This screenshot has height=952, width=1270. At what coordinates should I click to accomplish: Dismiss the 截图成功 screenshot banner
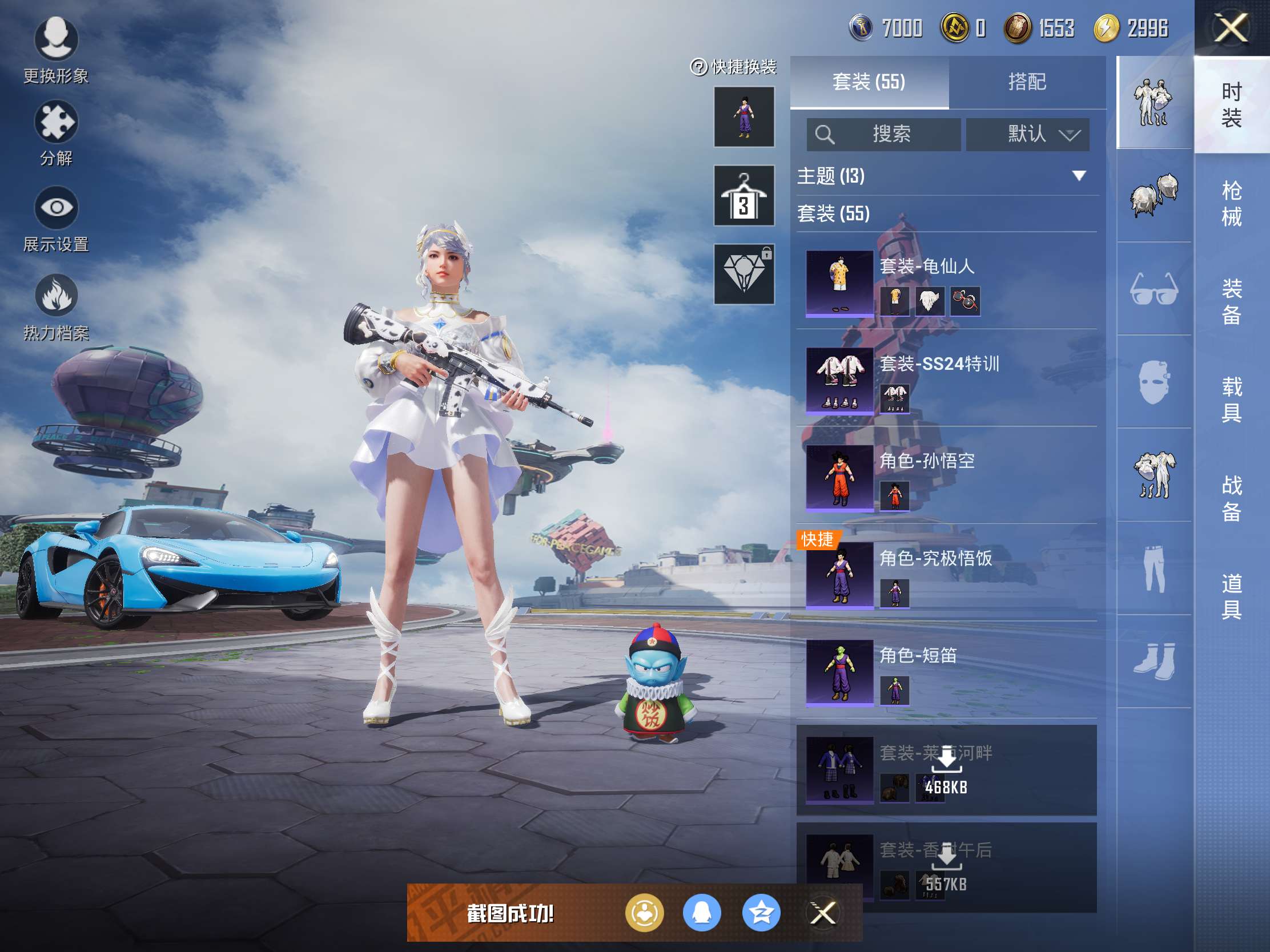(822, 913)
